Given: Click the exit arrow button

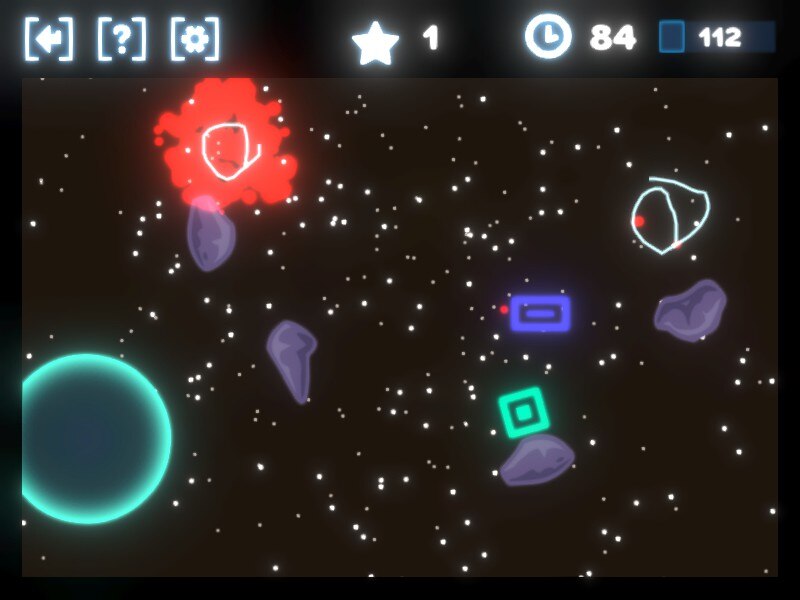Looking at the screenshot, I should pos(48,39).
